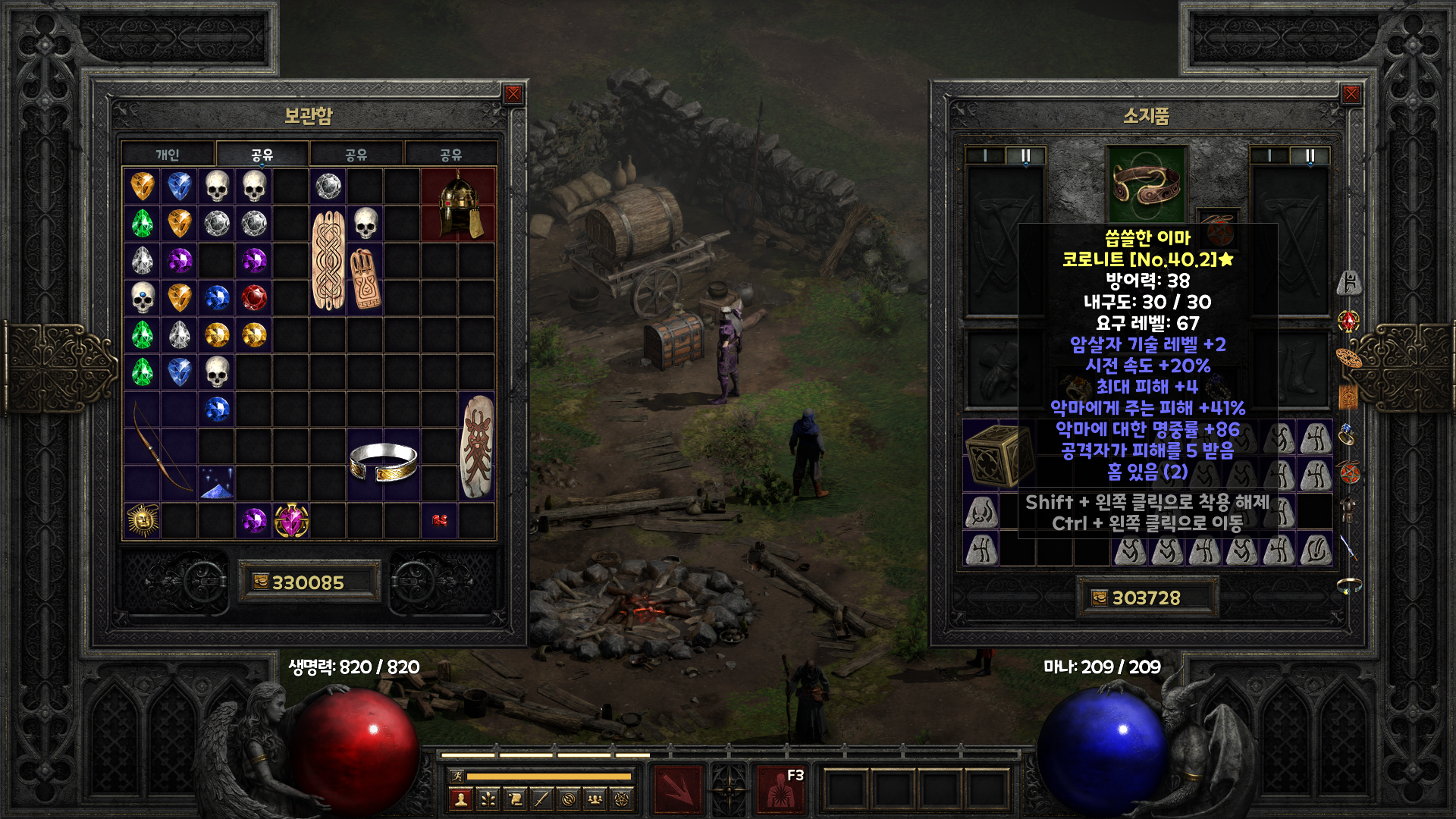
Task: Choose the left-click arrow skill
Action: [678, 789]
